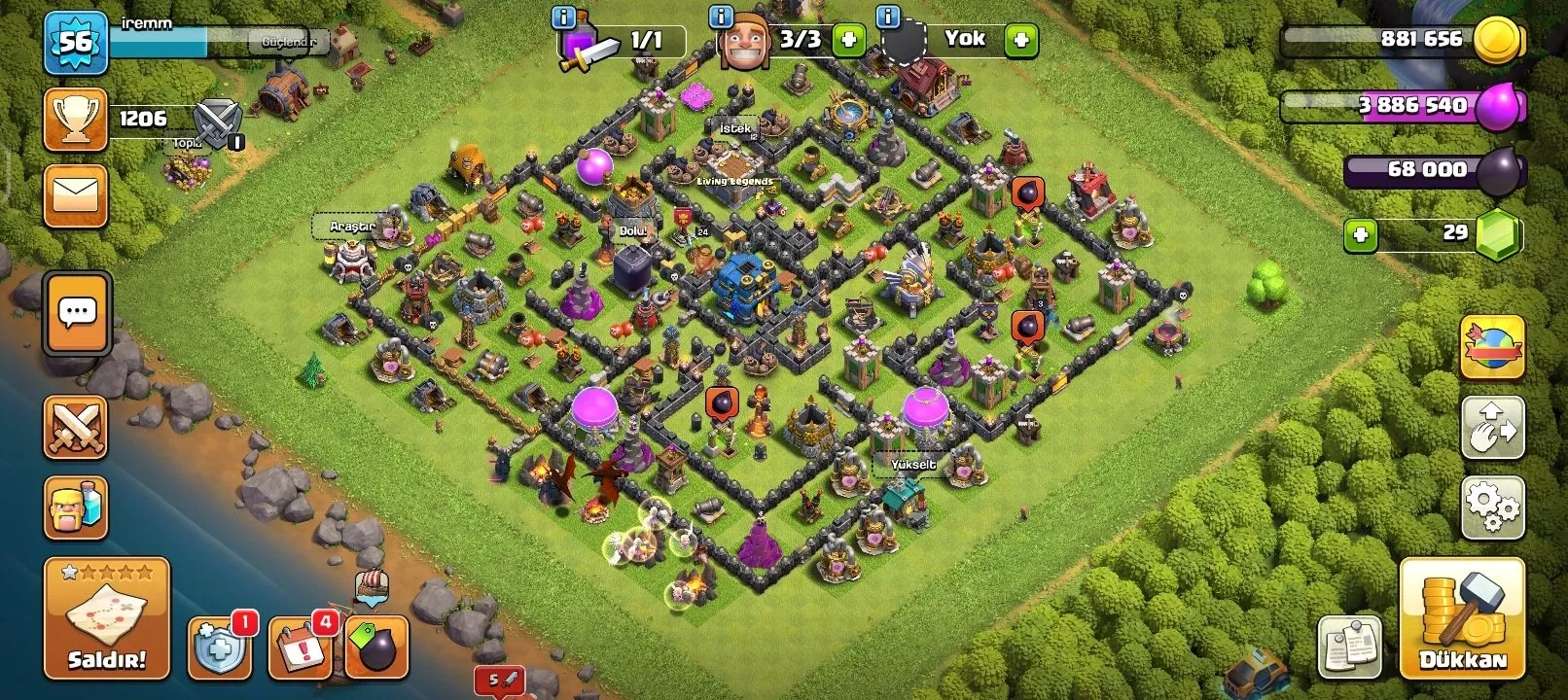View the trophy league profile
1568x700 pixels.
click(x=76, y=120)
